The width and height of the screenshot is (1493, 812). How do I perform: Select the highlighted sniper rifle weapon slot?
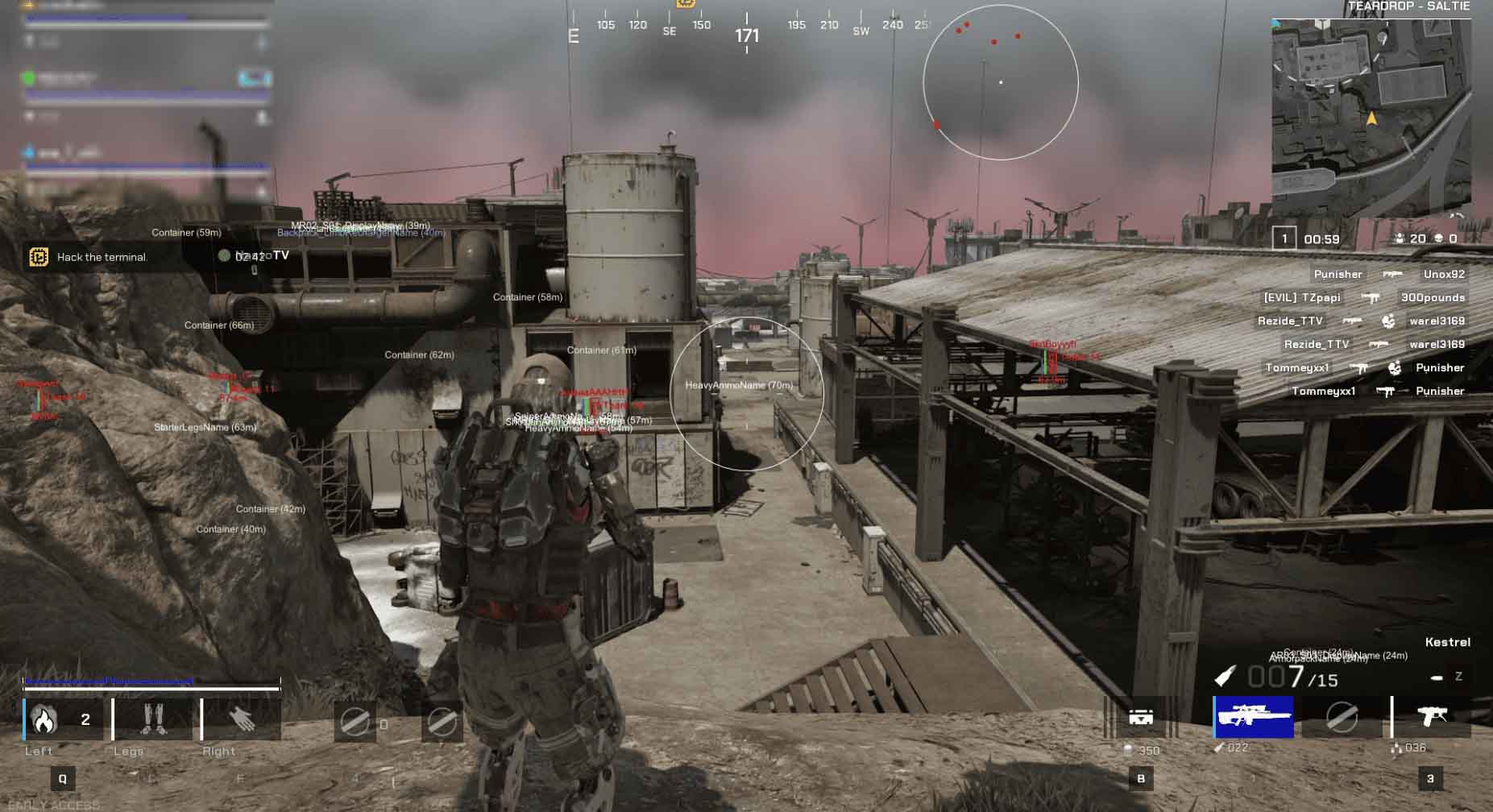(1254, 716)
